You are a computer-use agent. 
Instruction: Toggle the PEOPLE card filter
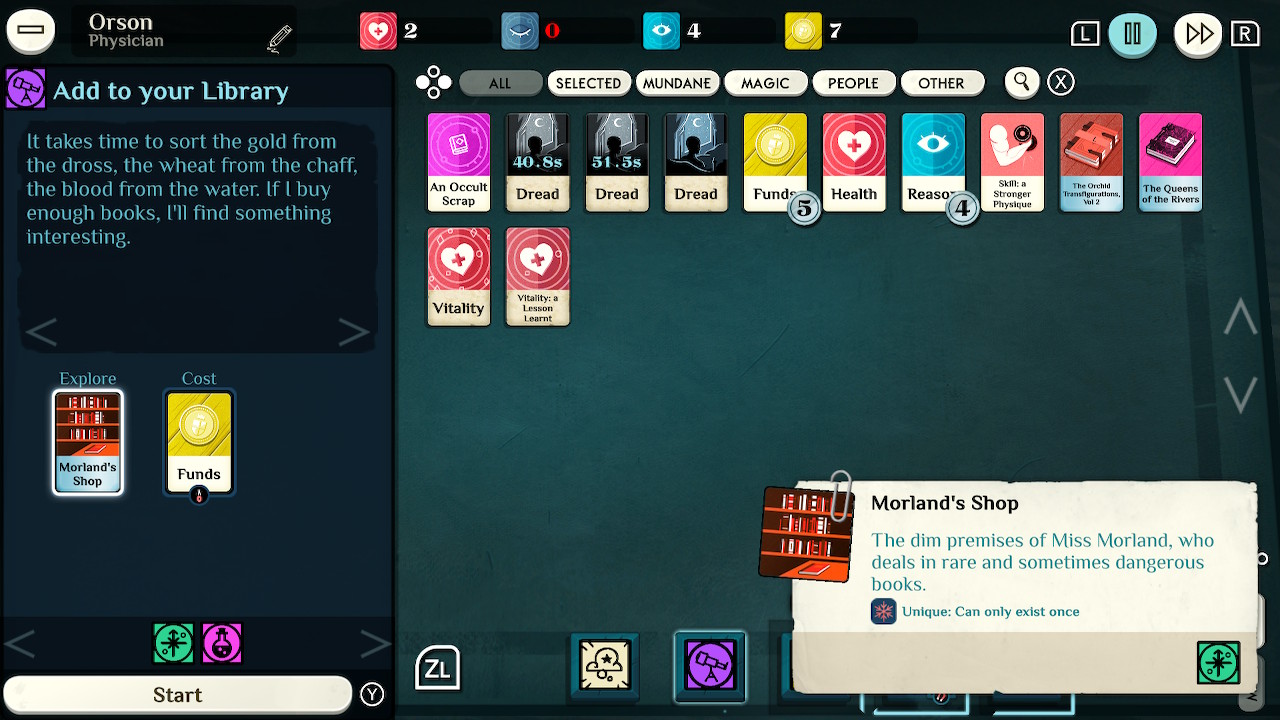click(854, 83)
